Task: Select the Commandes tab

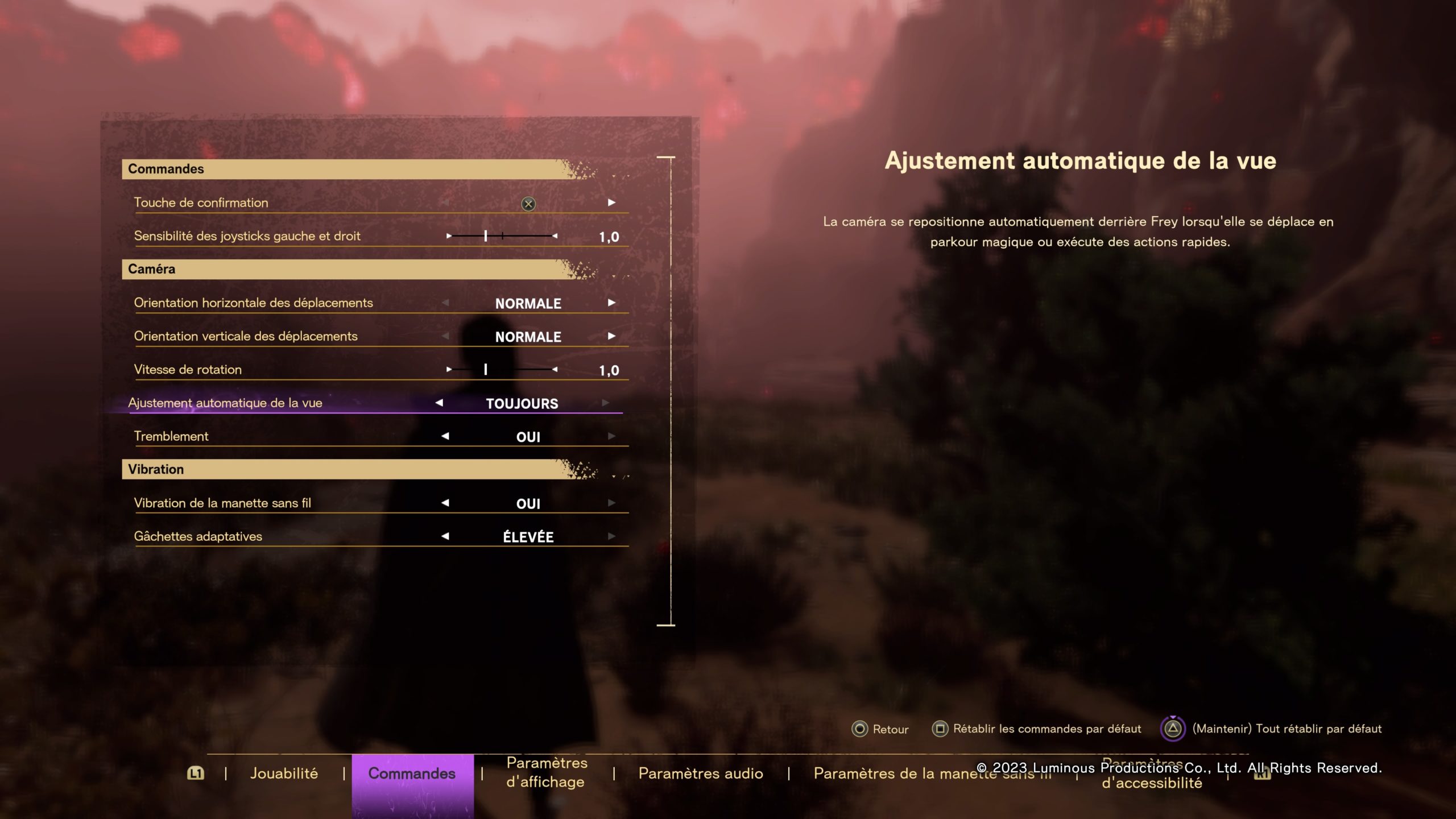Action: [412, 773]
